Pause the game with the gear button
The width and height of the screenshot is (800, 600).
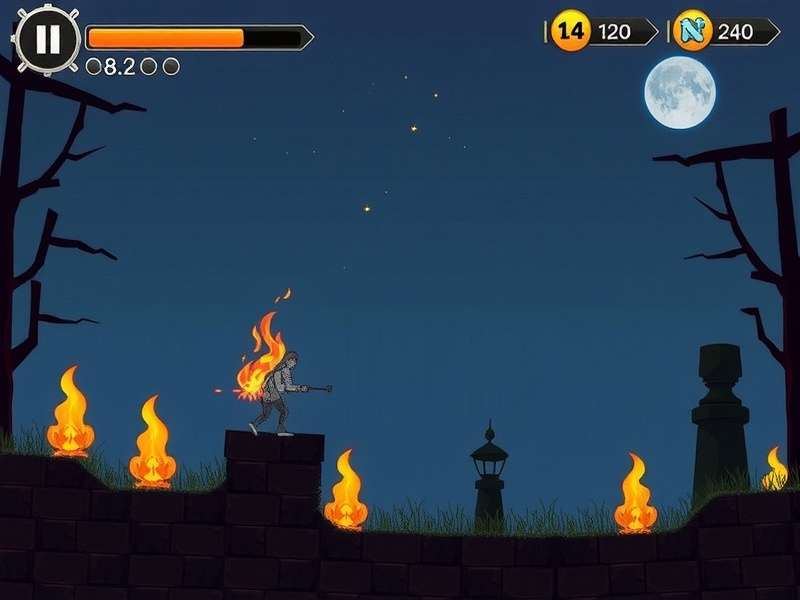47,39
